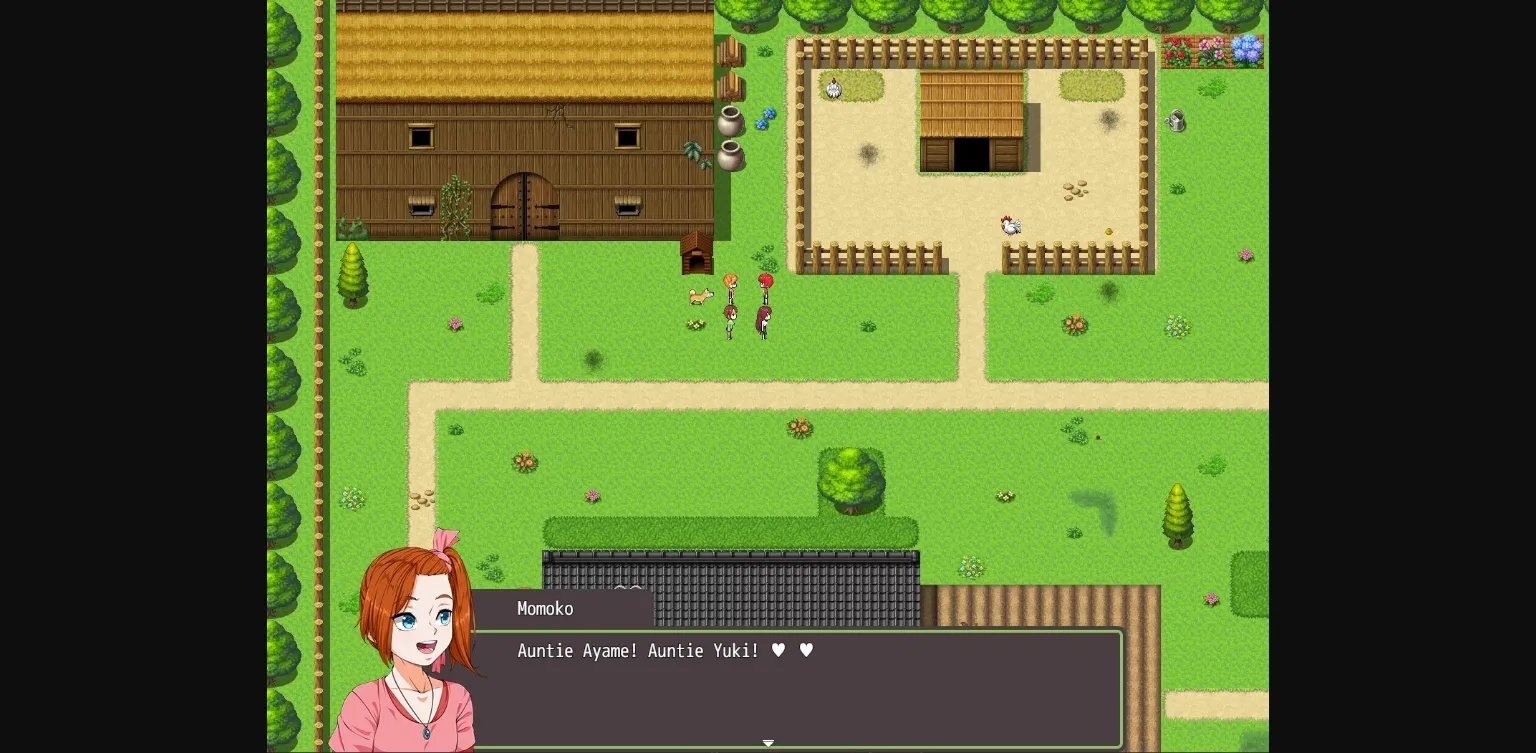Click the boy sprite in the green shirt
The width and height of the screenshot is (1536, 753).
[x=731, y=322]
